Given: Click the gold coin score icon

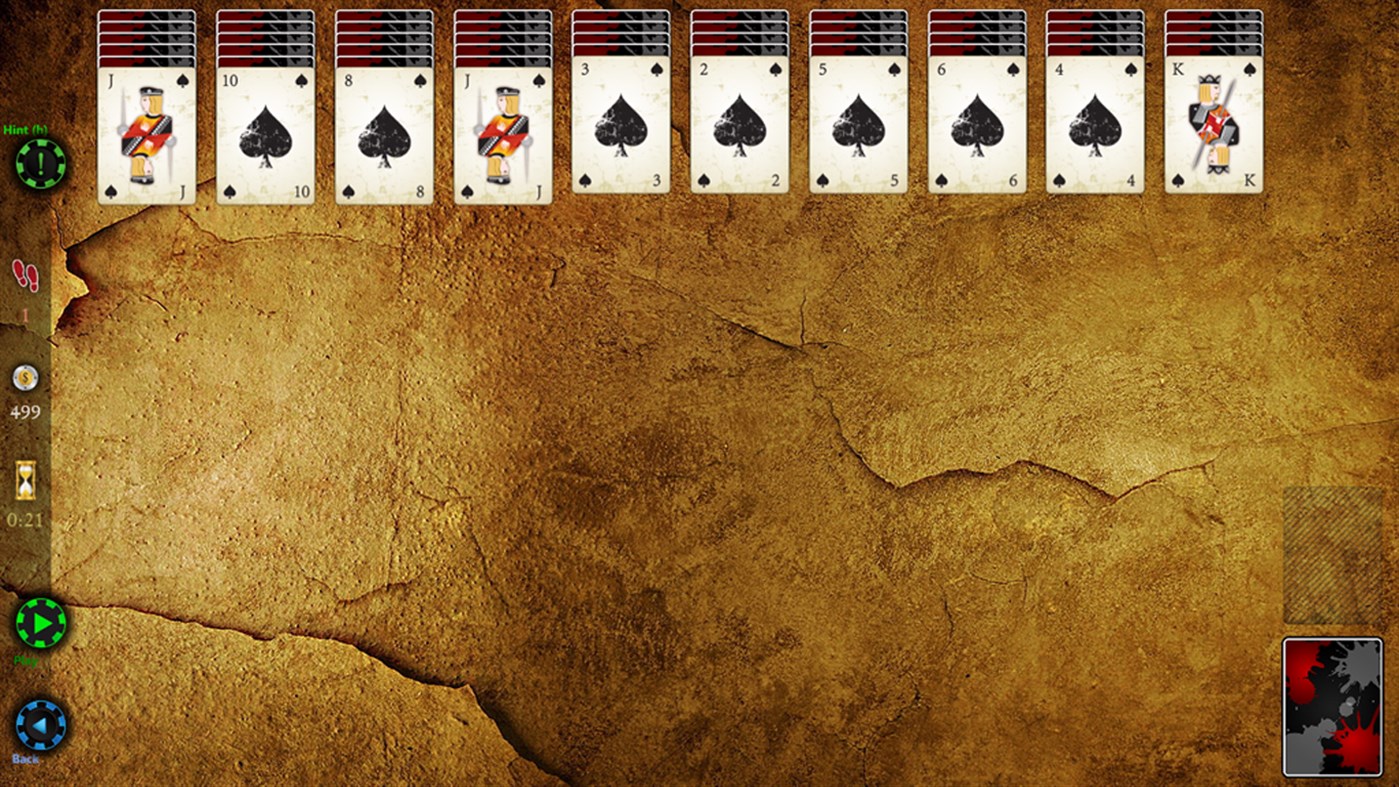Looking at the screenshot, I should point(24,378).
